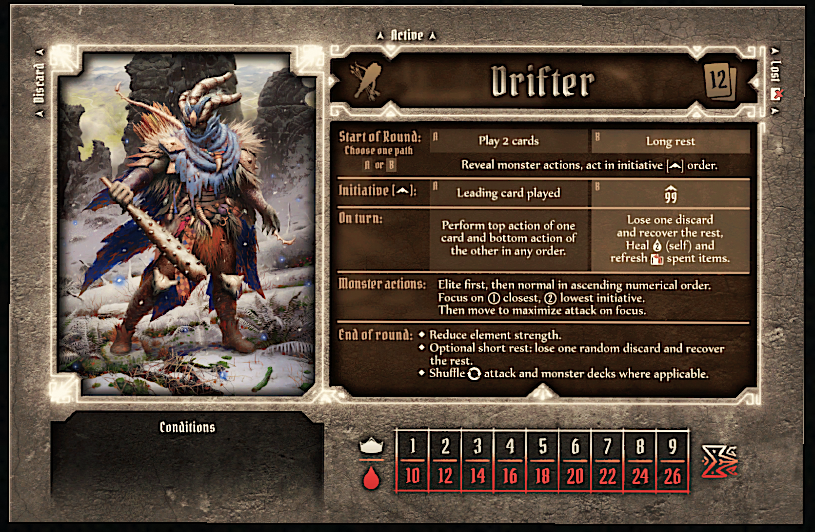Pick level 9 on the level track
815x532 pixels.
click(671, 445)
